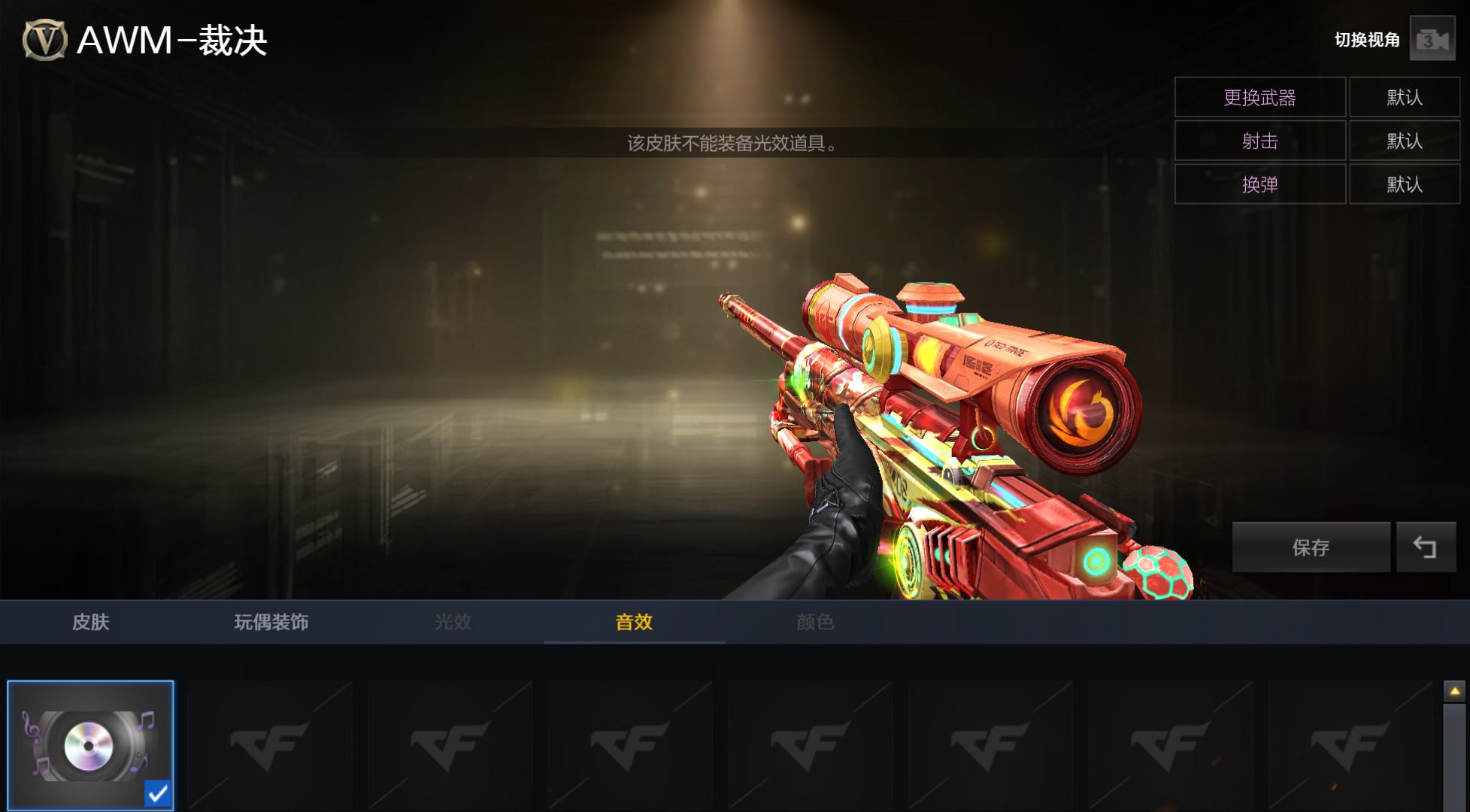Save changes with the 保存 button
The width and height of the screenshot is (1470, 812).
coord(1310,547)
